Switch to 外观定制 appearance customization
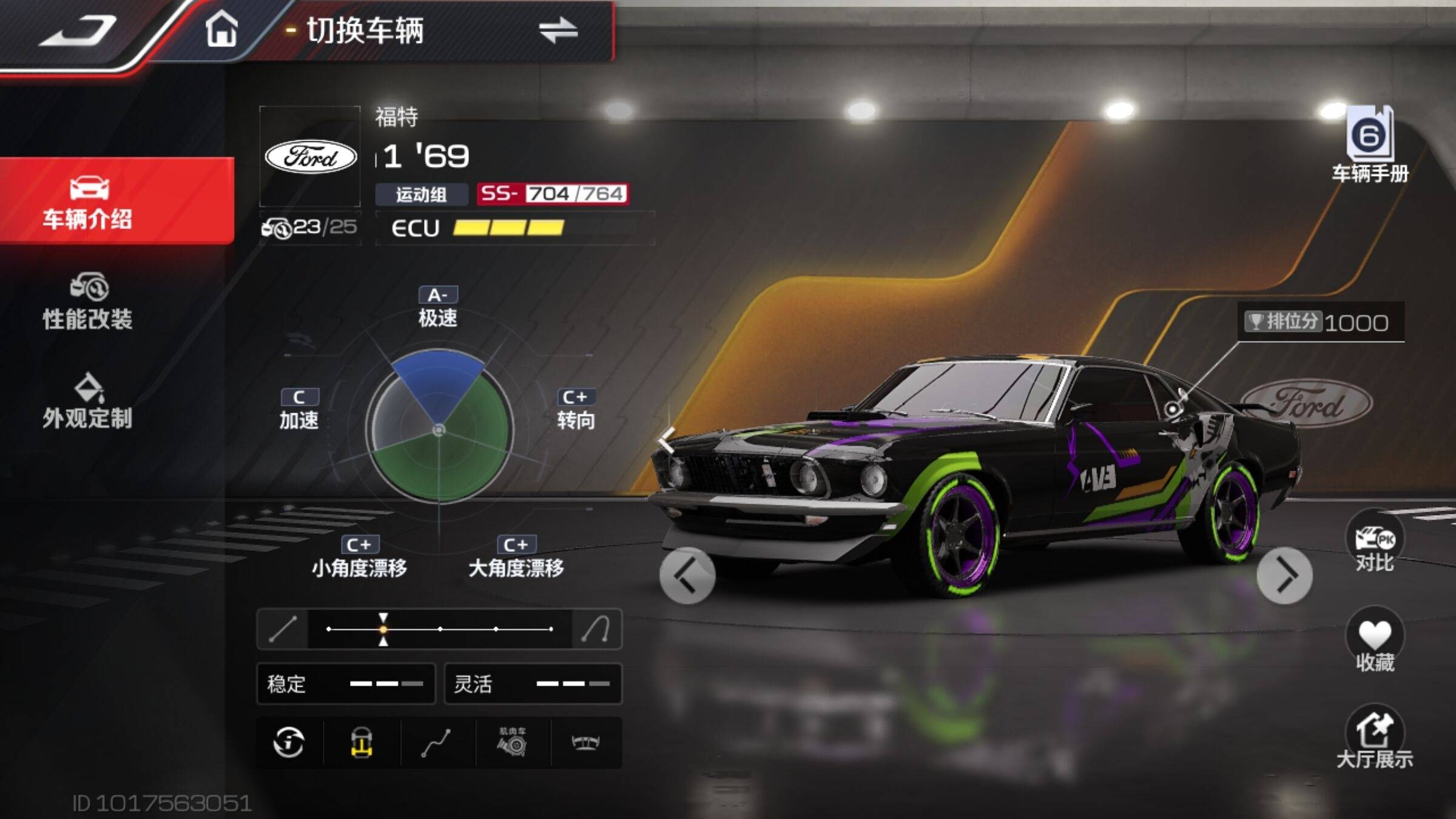This screenshot has width=1456, height=819. pos(88,400)
